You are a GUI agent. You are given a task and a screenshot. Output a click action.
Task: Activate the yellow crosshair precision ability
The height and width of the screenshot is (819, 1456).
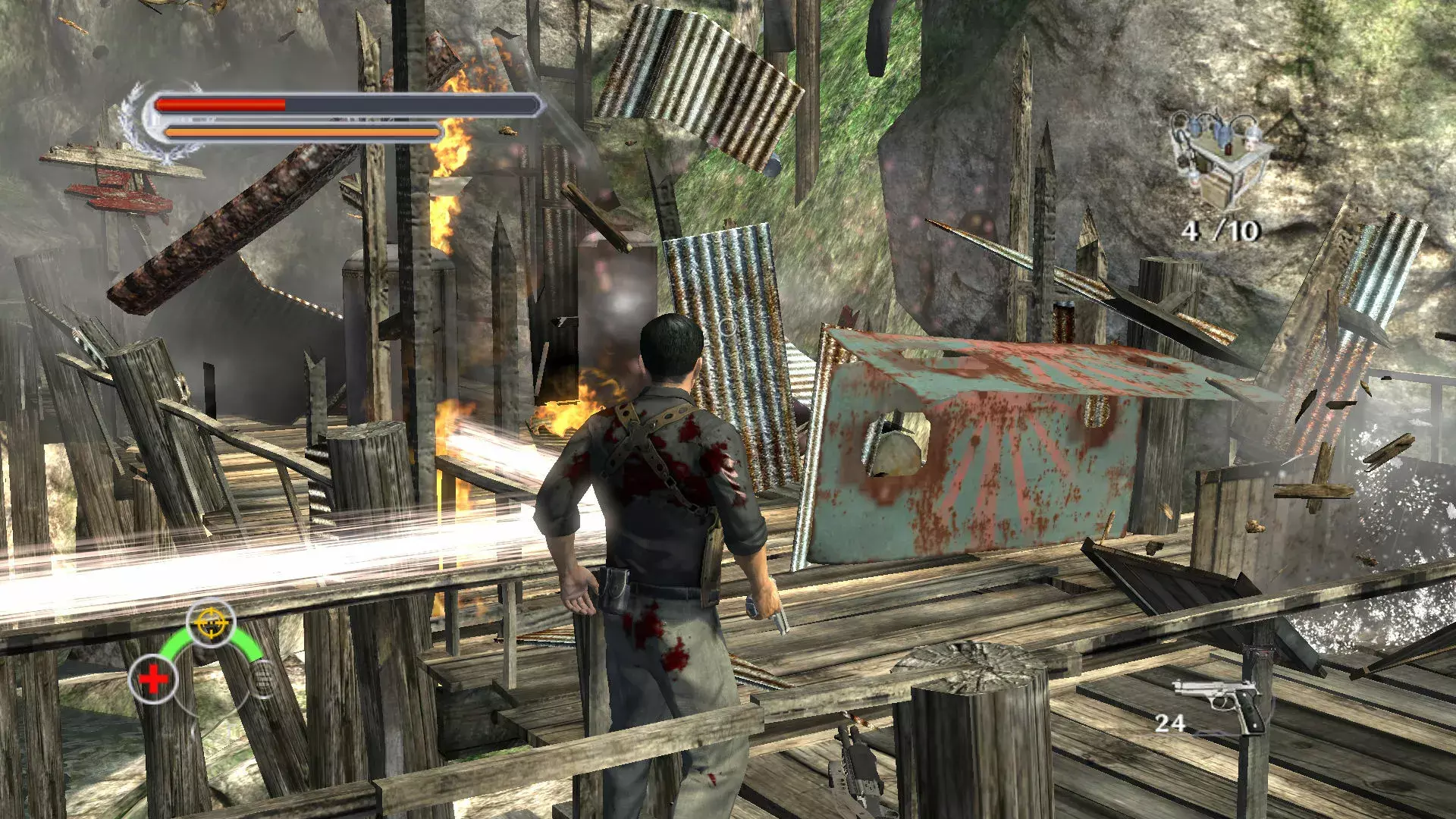(210, 623)
